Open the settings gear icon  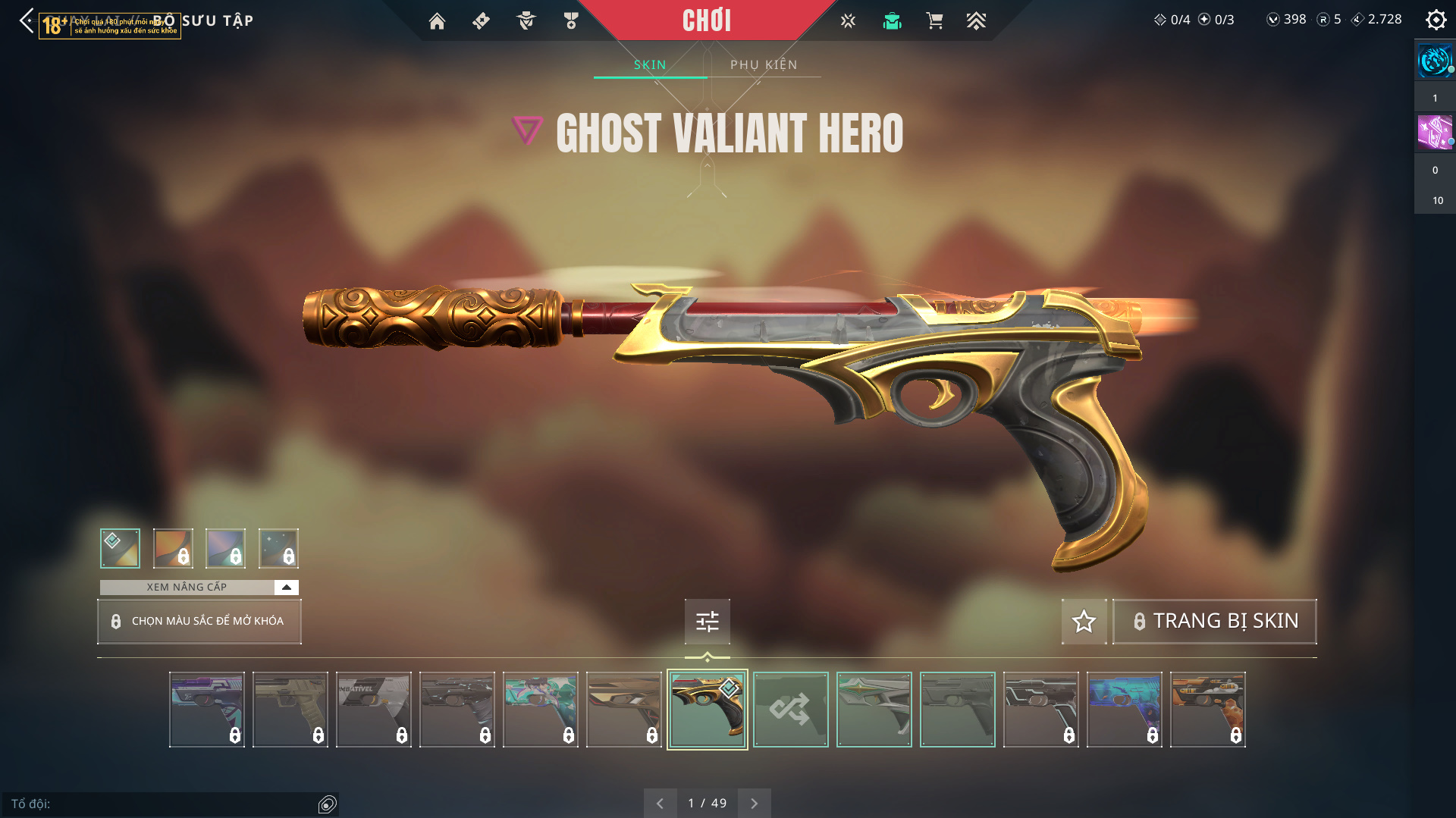1436,20
